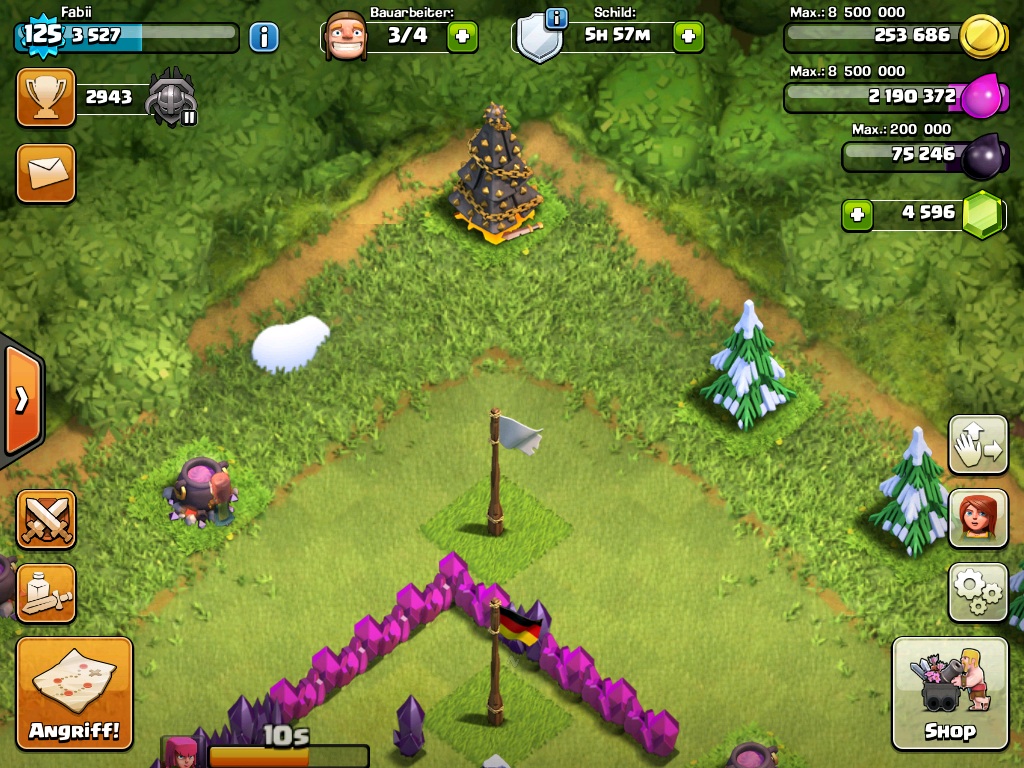Open the settings gears button

click(x=978, y=592)
